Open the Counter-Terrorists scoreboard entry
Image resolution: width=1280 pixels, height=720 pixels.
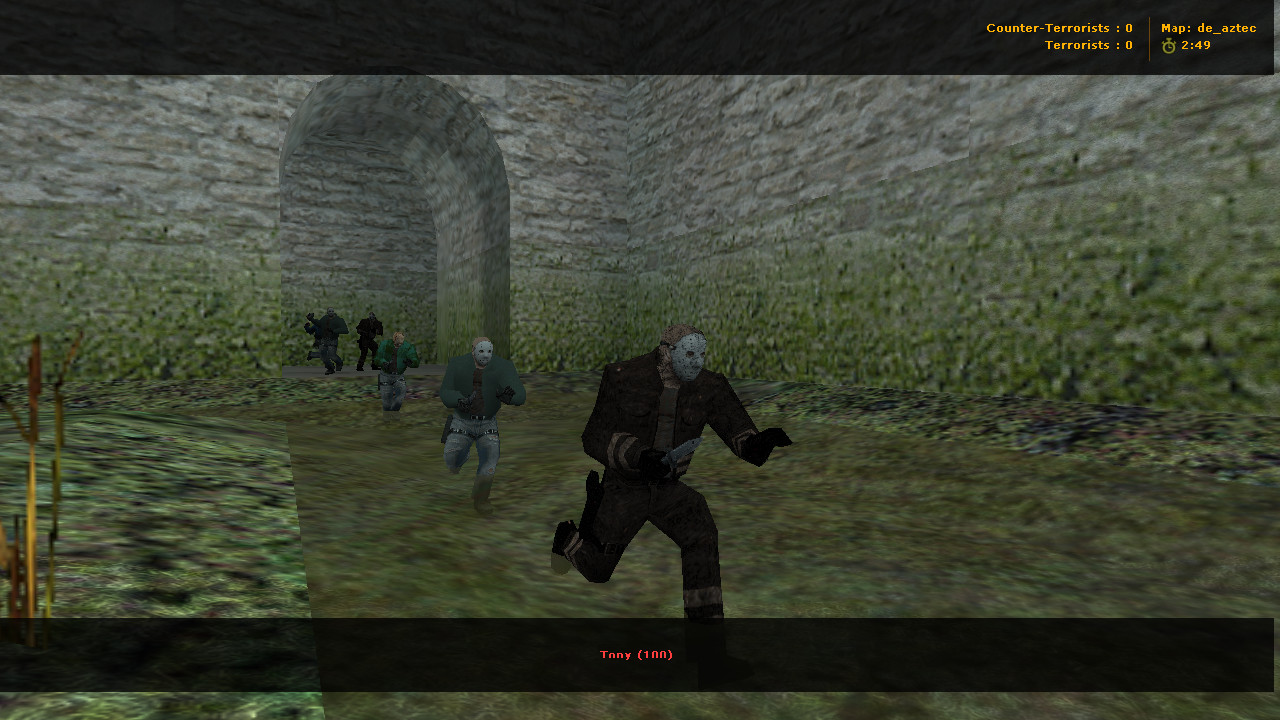pyautogui.click(x=1059, y=27)
